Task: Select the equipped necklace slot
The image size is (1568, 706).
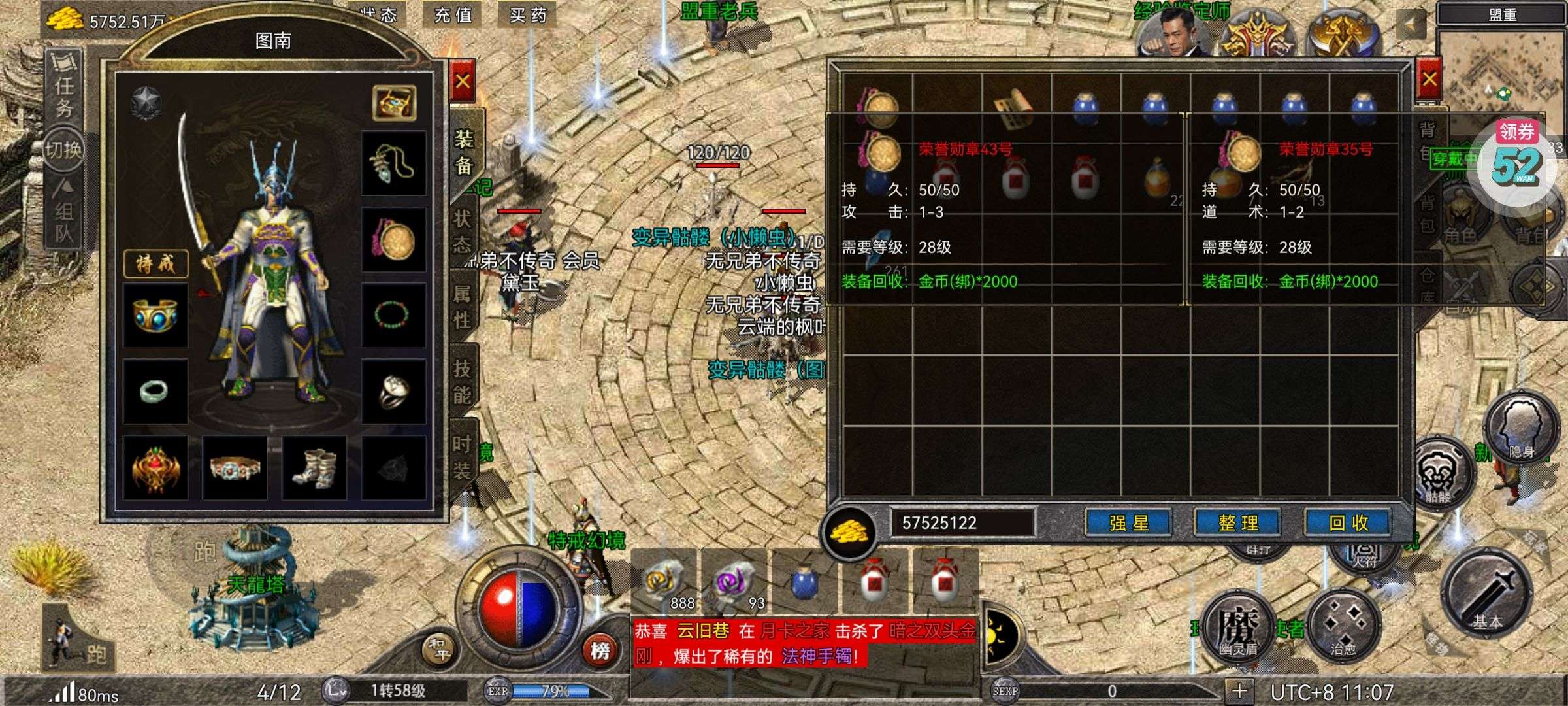Action: (x=393, y=163)
